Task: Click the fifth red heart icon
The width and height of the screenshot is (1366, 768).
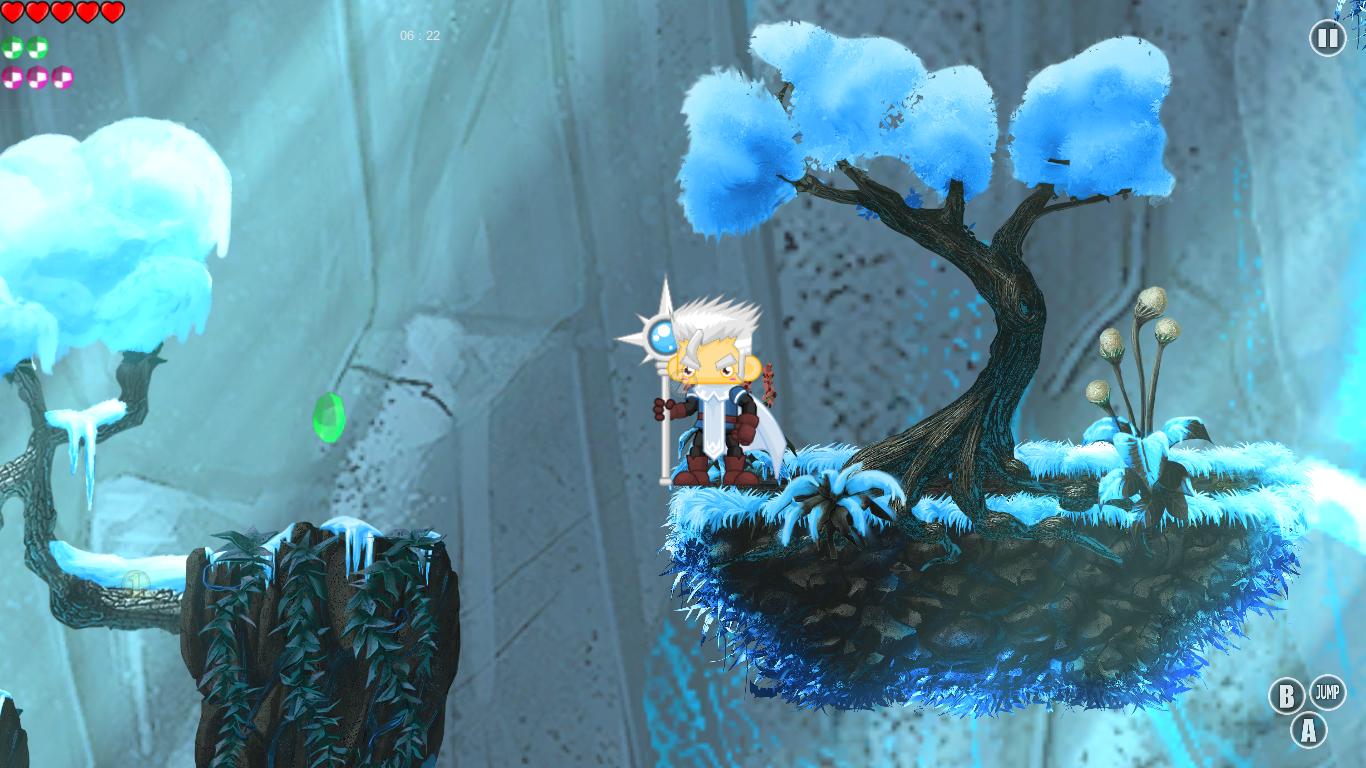Action: point(112,10)
